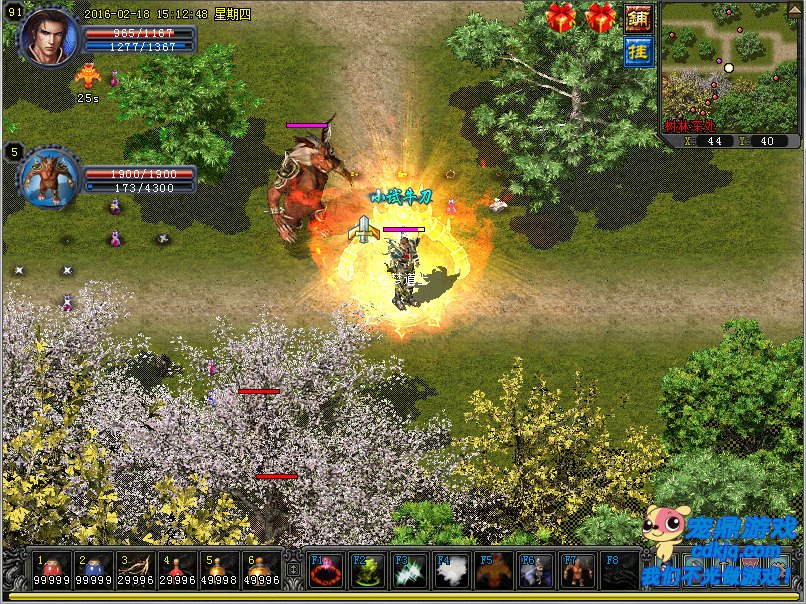Open the left red gift box

pos(562,17)
